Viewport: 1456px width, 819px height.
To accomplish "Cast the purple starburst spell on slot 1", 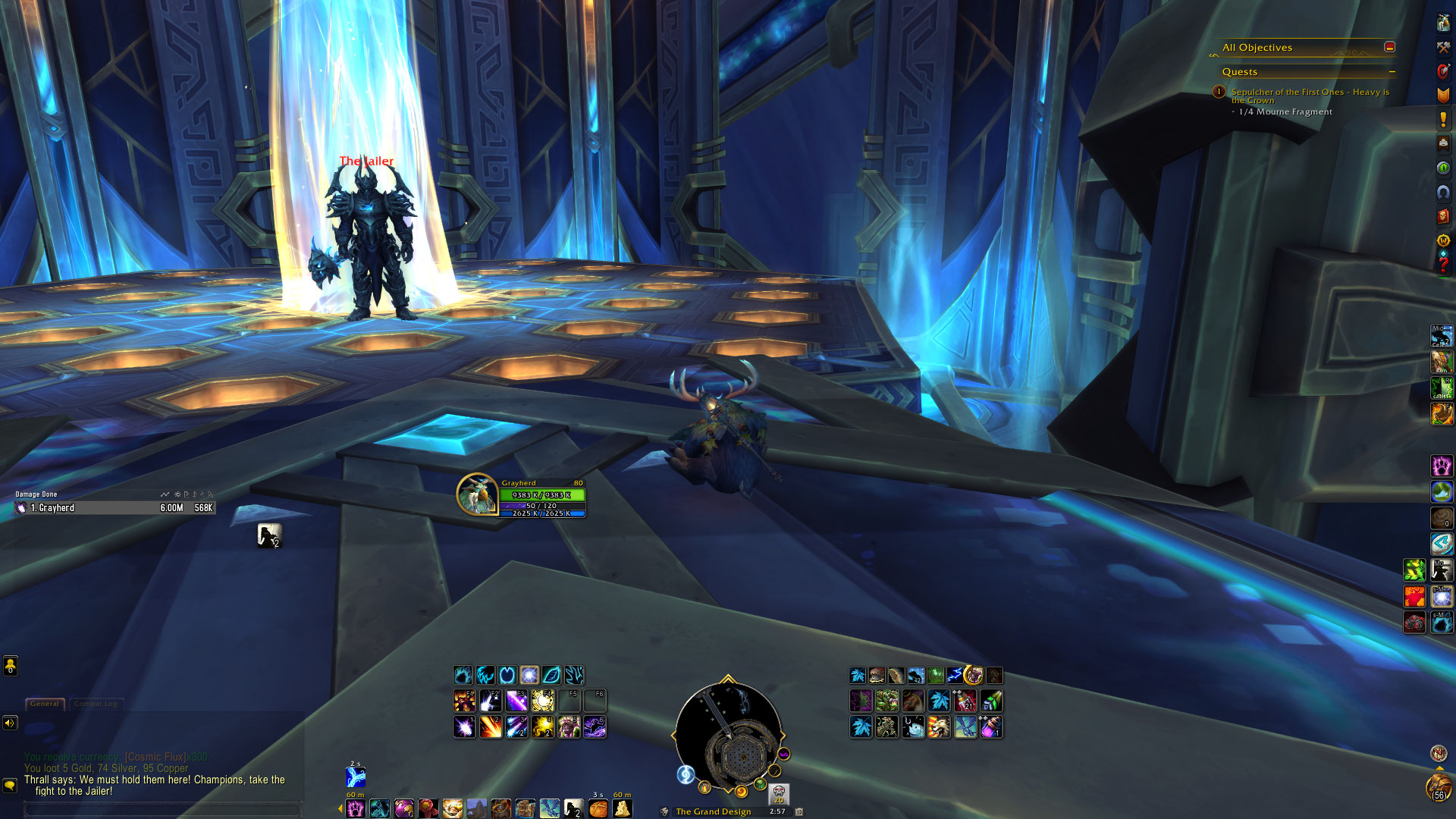I will (464, 727).
